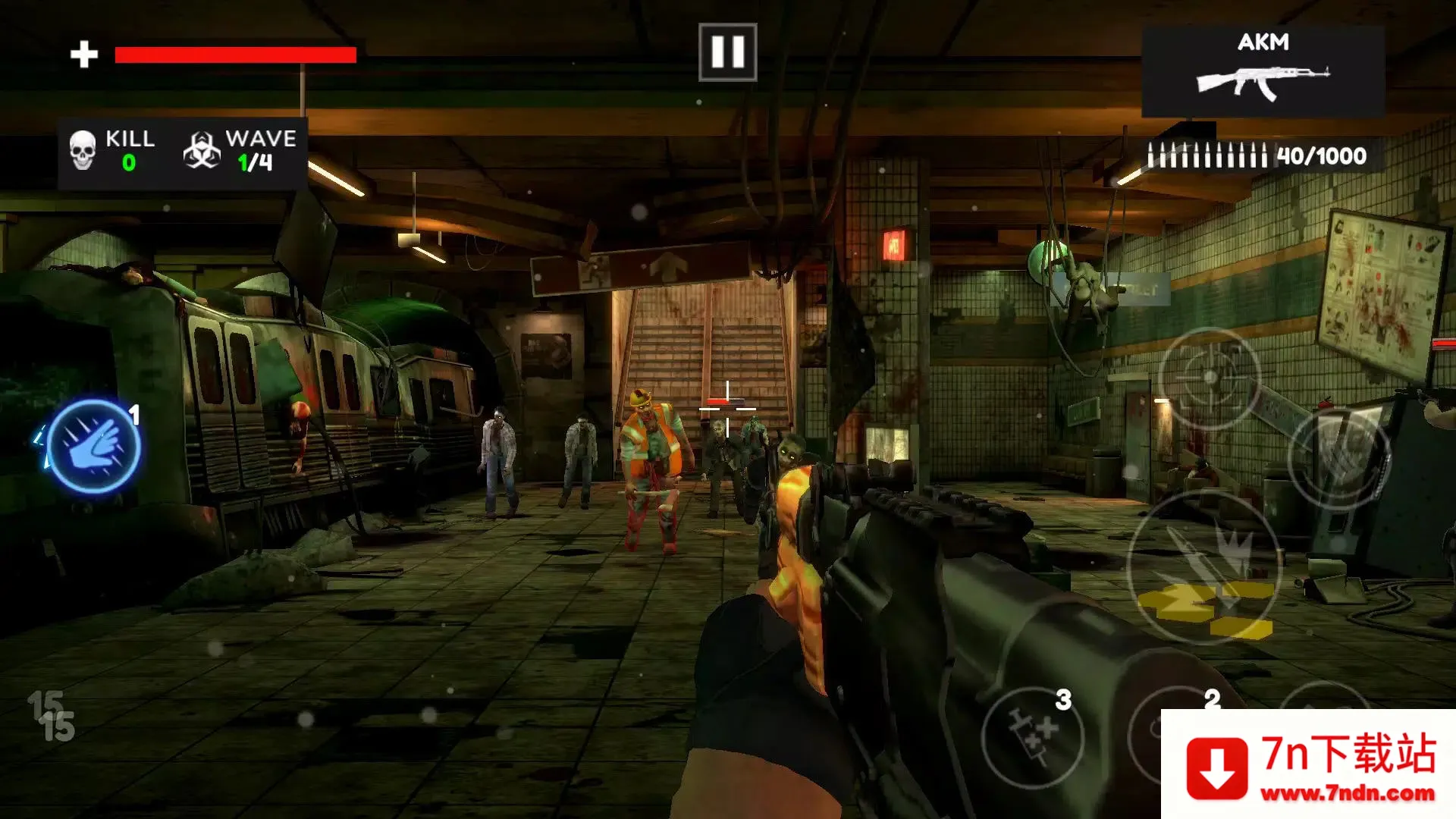
Task: Tap the AKM weapon switch panel
Action: [1263, 71]
